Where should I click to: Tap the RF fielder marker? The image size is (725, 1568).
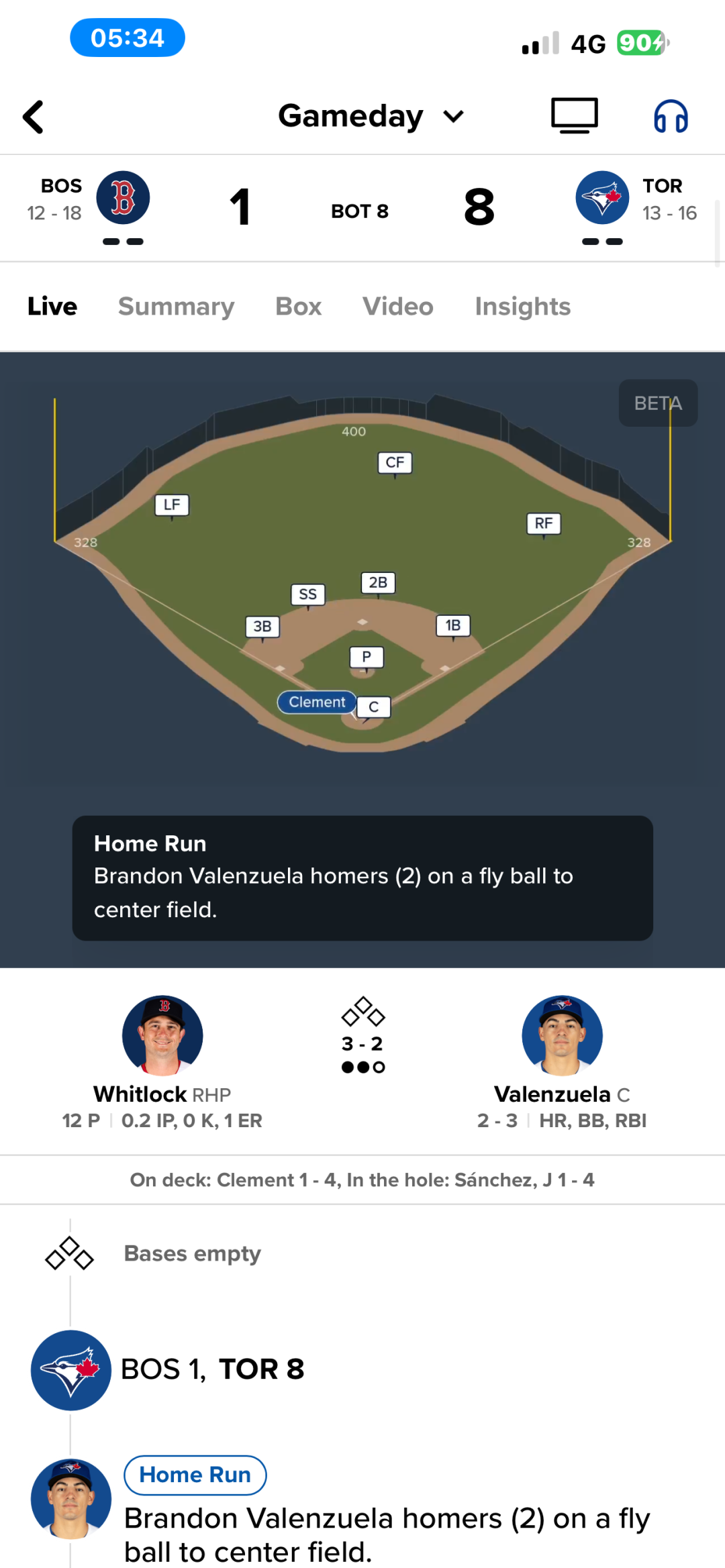543,523
